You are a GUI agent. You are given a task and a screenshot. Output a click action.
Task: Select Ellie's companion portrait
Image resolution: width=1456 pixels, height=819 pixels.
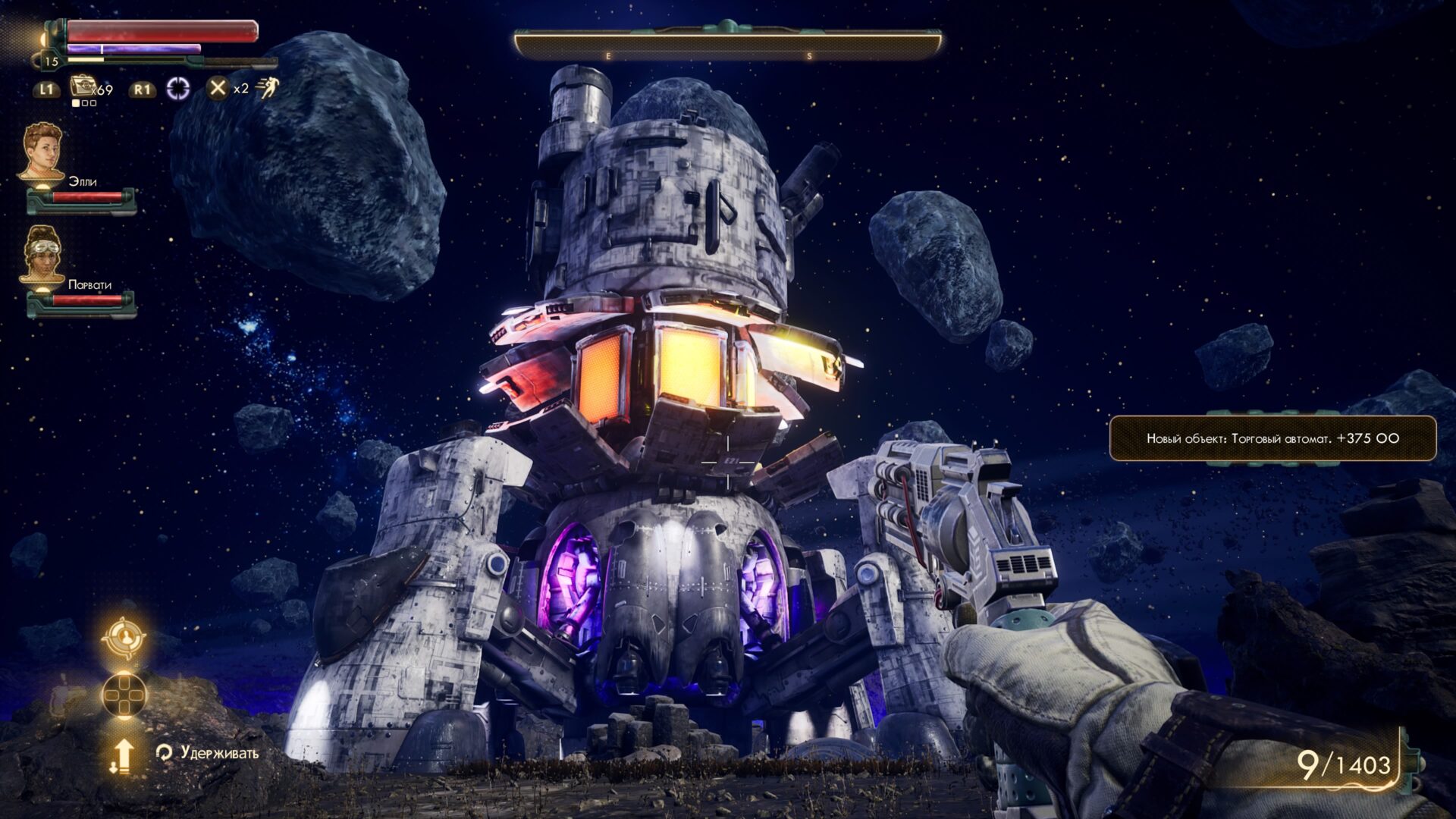[43, 152]
